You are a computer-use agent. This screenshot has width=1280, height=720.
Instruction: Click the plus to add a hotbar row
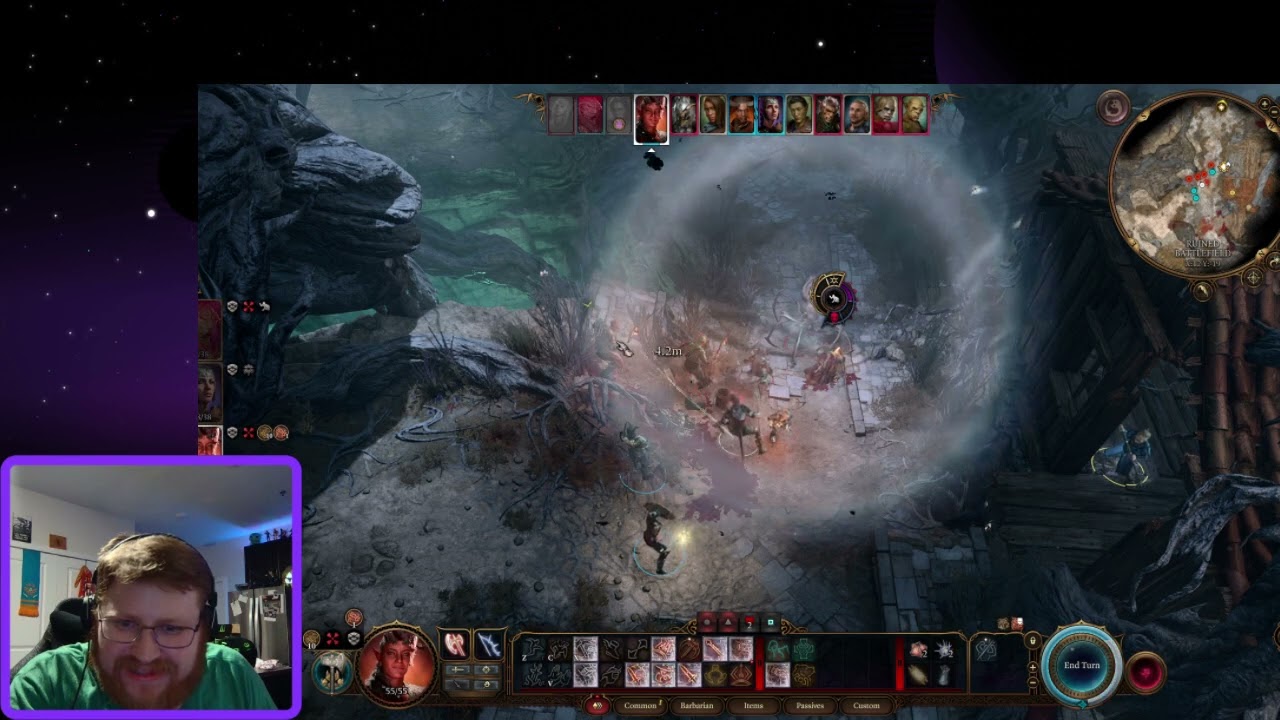pos(1033,668)
